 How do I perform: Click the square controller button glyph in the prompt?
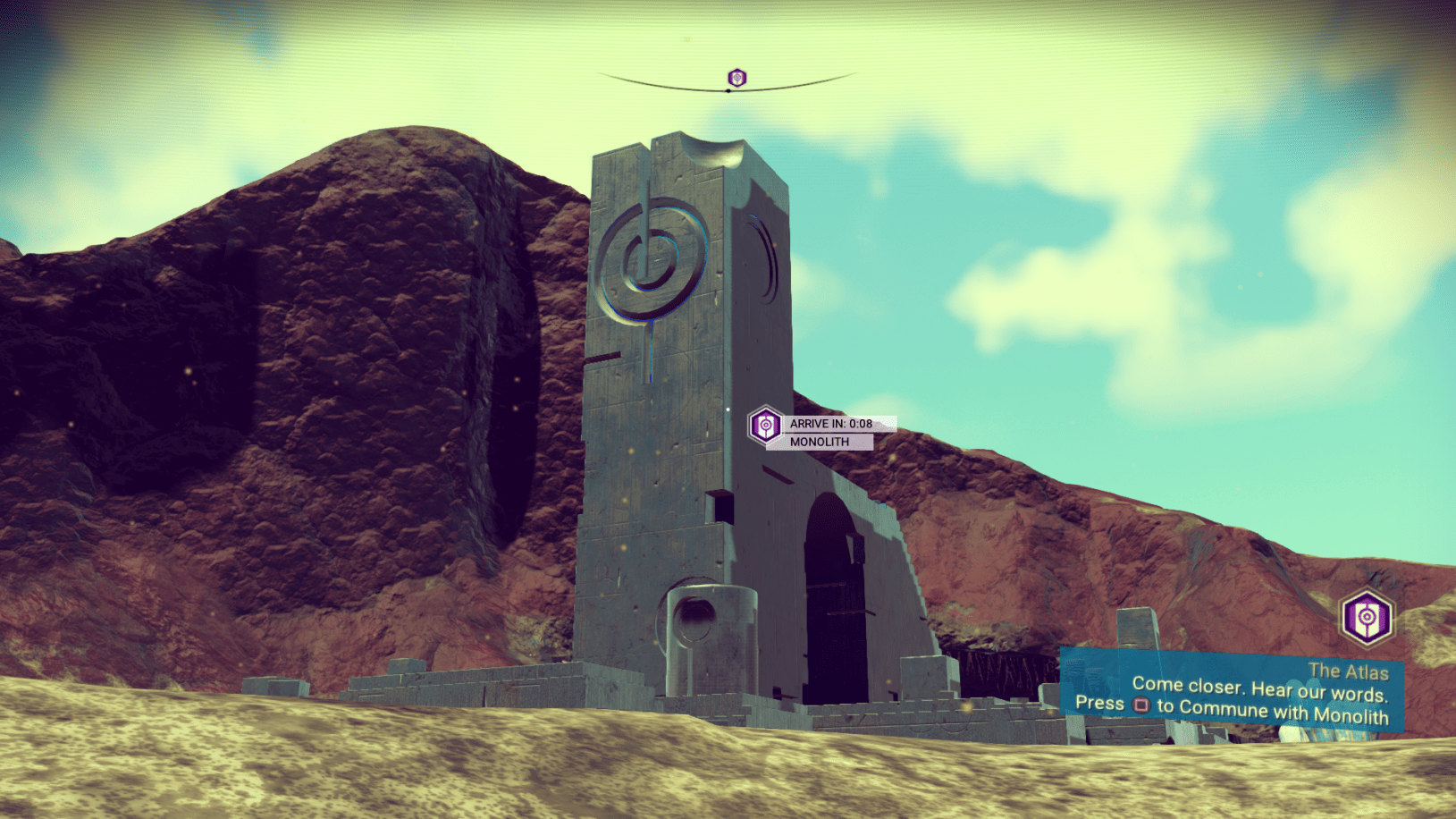pos(1140,705)
